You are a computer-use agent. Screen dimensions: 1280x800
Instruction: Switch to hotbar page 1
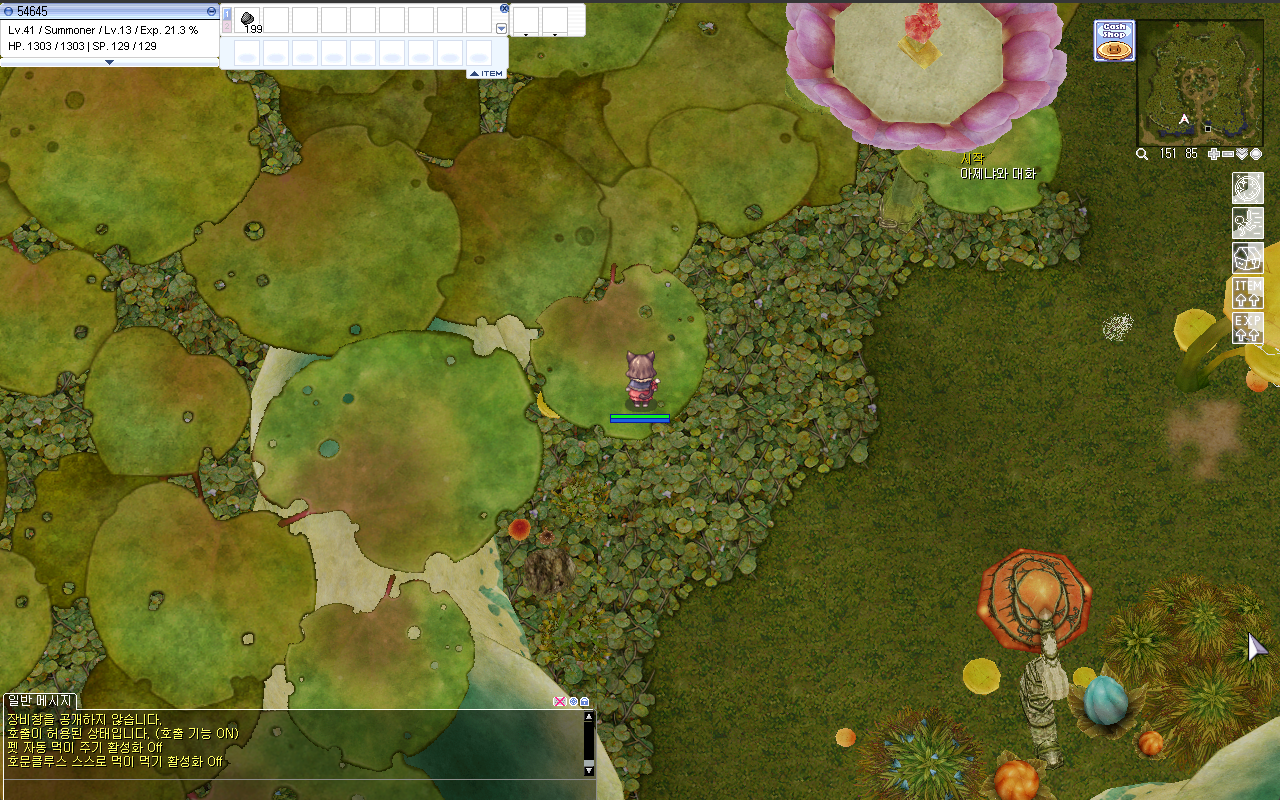227,14
